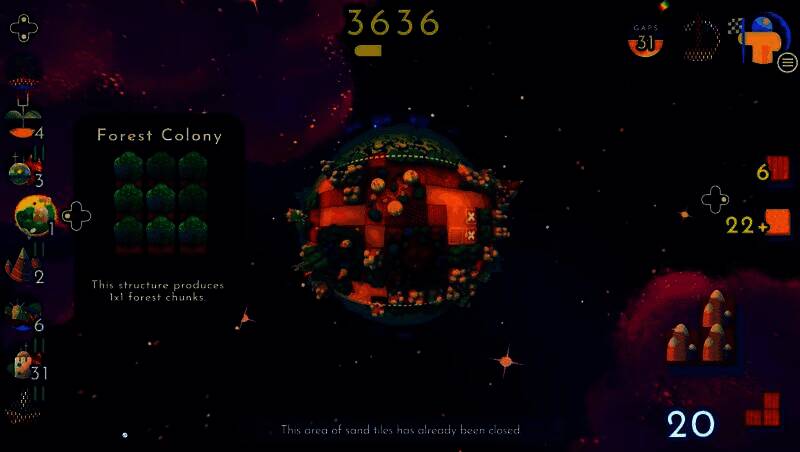Viewport: 800px width, 452px height.
Task: Choose the planet structure with count 3
Action: tap(22, 172)
